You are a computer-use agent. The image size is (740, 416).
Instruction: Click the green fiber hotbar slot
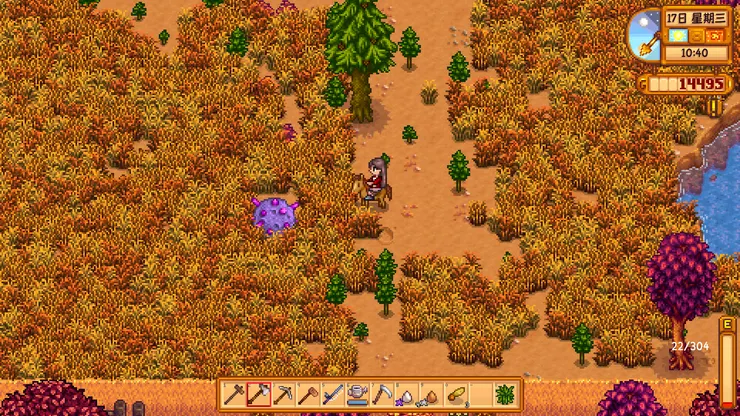(x=505, y=394)
